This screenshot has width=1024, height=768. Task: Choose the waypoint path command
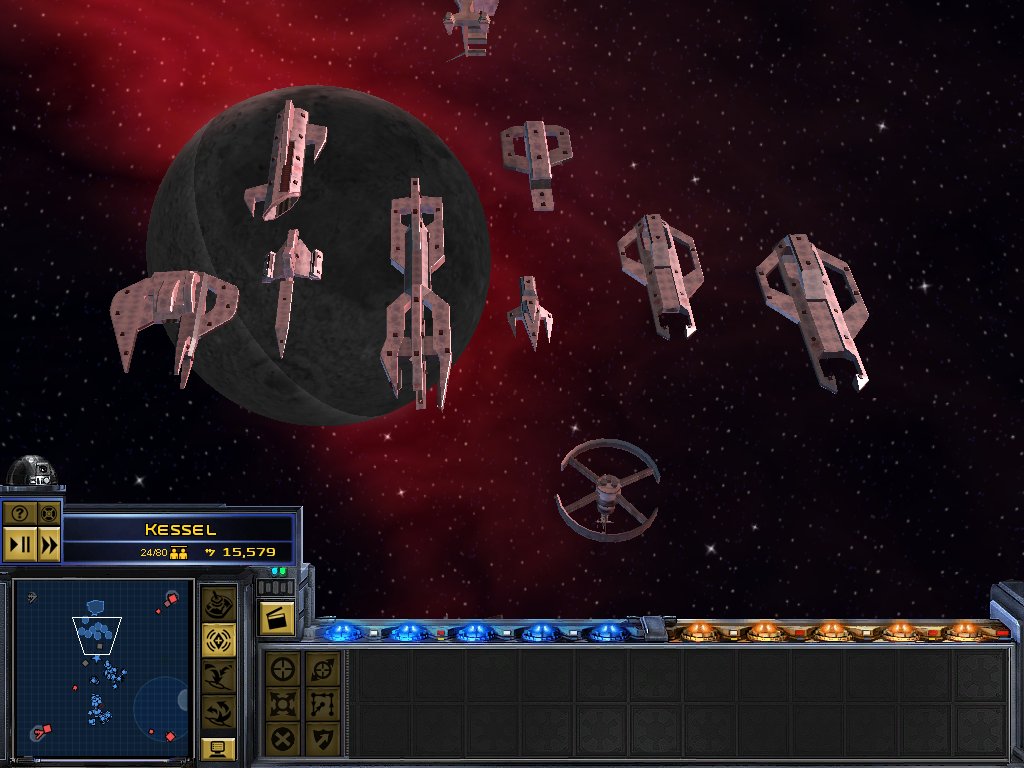pyautogui.click(x=322, y=703)
